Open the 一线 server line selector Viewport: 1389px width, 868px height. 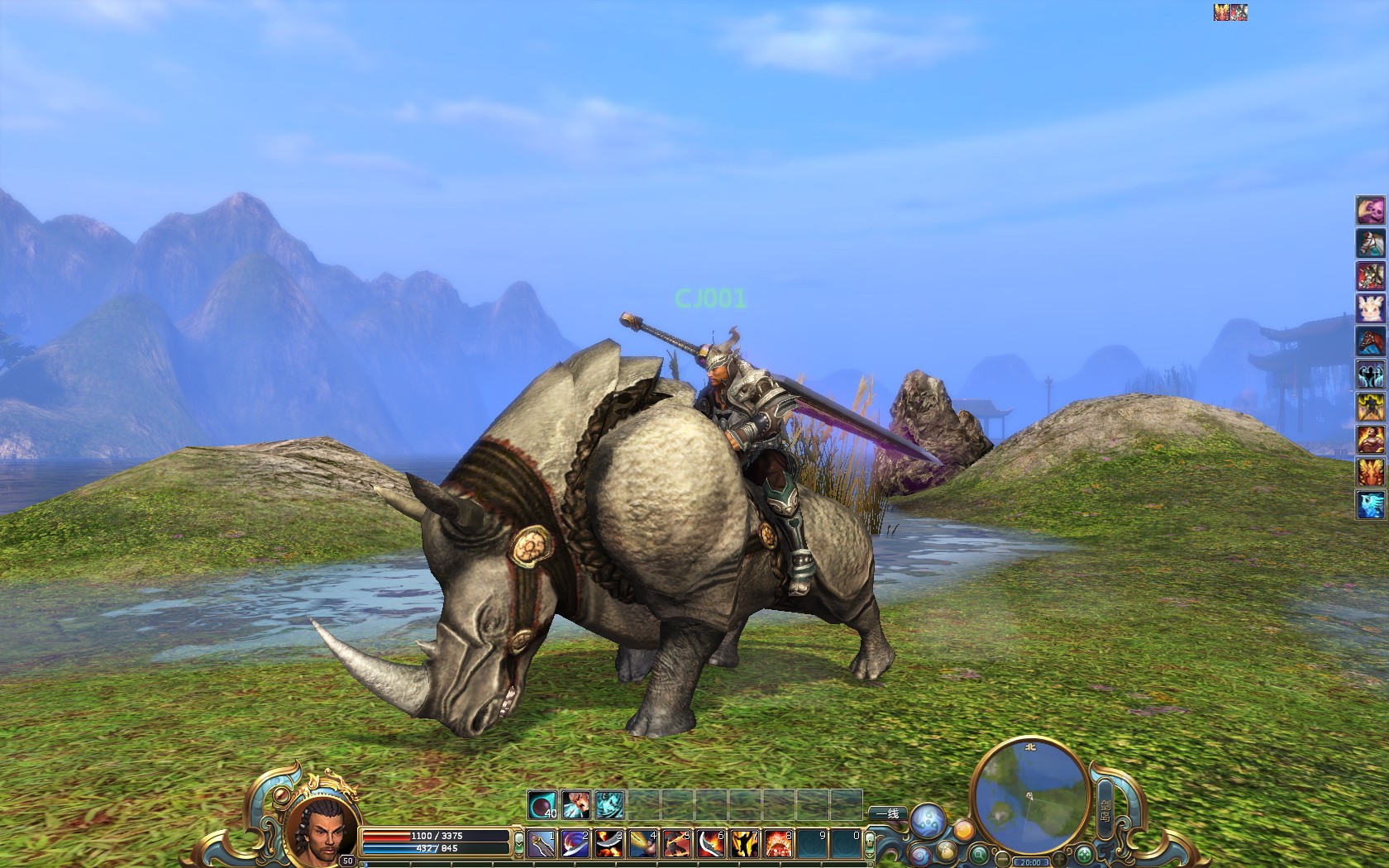887,814
